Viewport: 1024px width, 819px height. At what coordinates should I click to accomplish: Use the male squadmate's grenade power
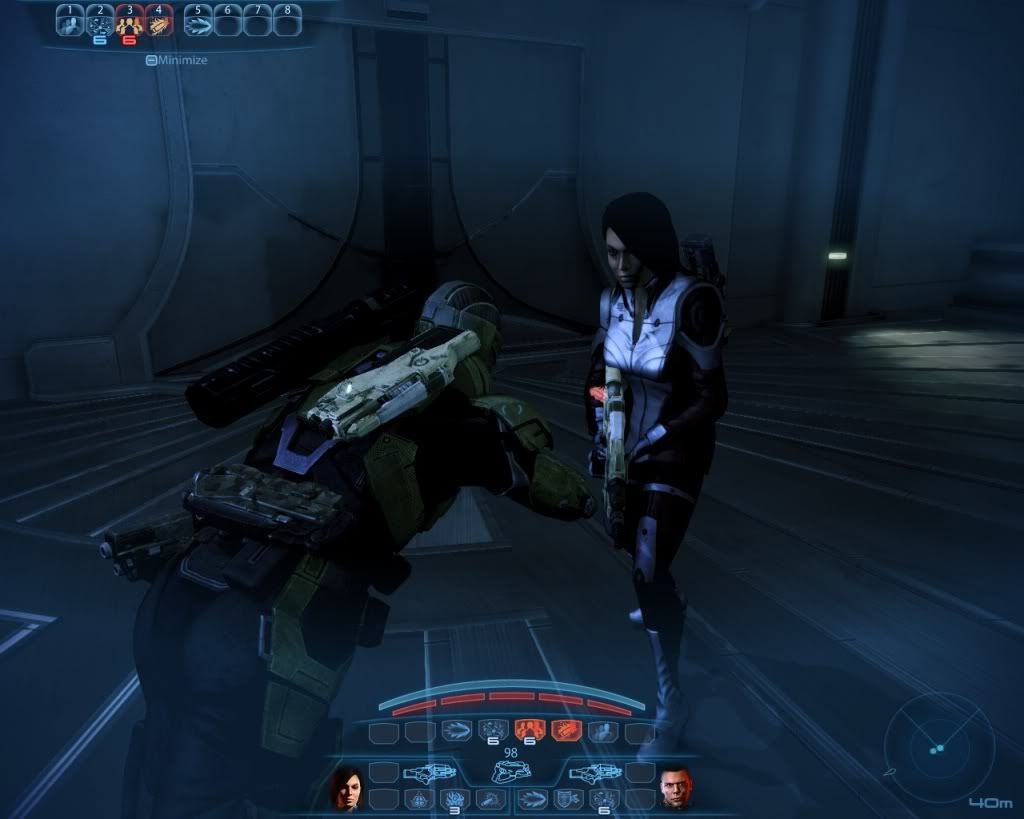[x=603, y=799]
